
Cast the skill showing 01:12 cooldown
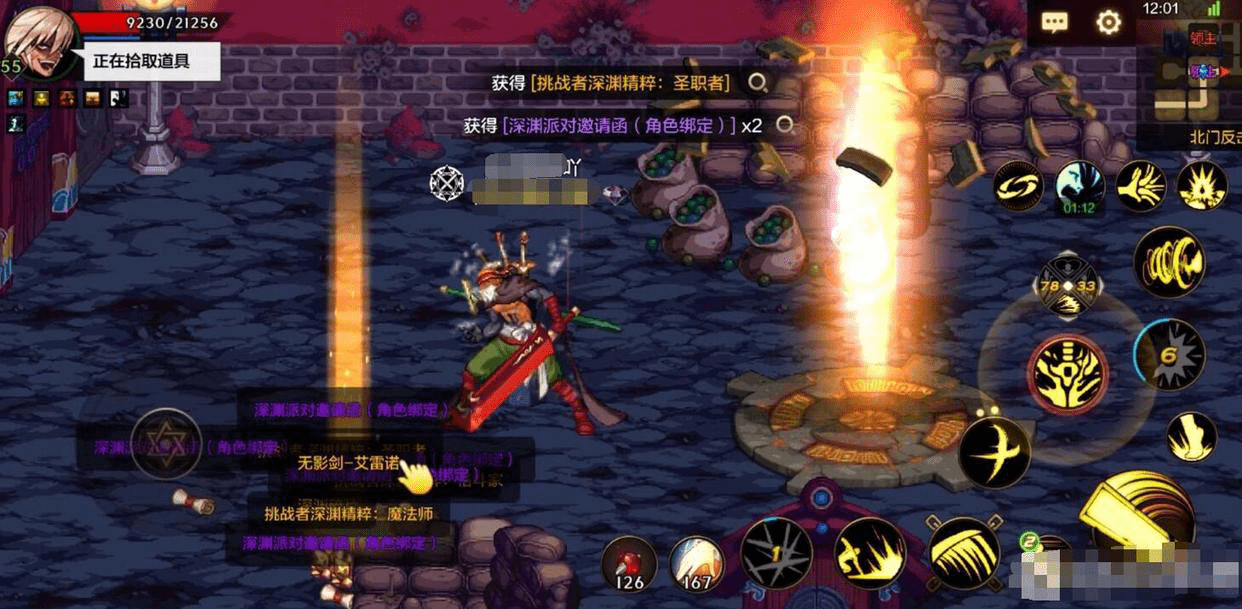(x=1080, y=188)
